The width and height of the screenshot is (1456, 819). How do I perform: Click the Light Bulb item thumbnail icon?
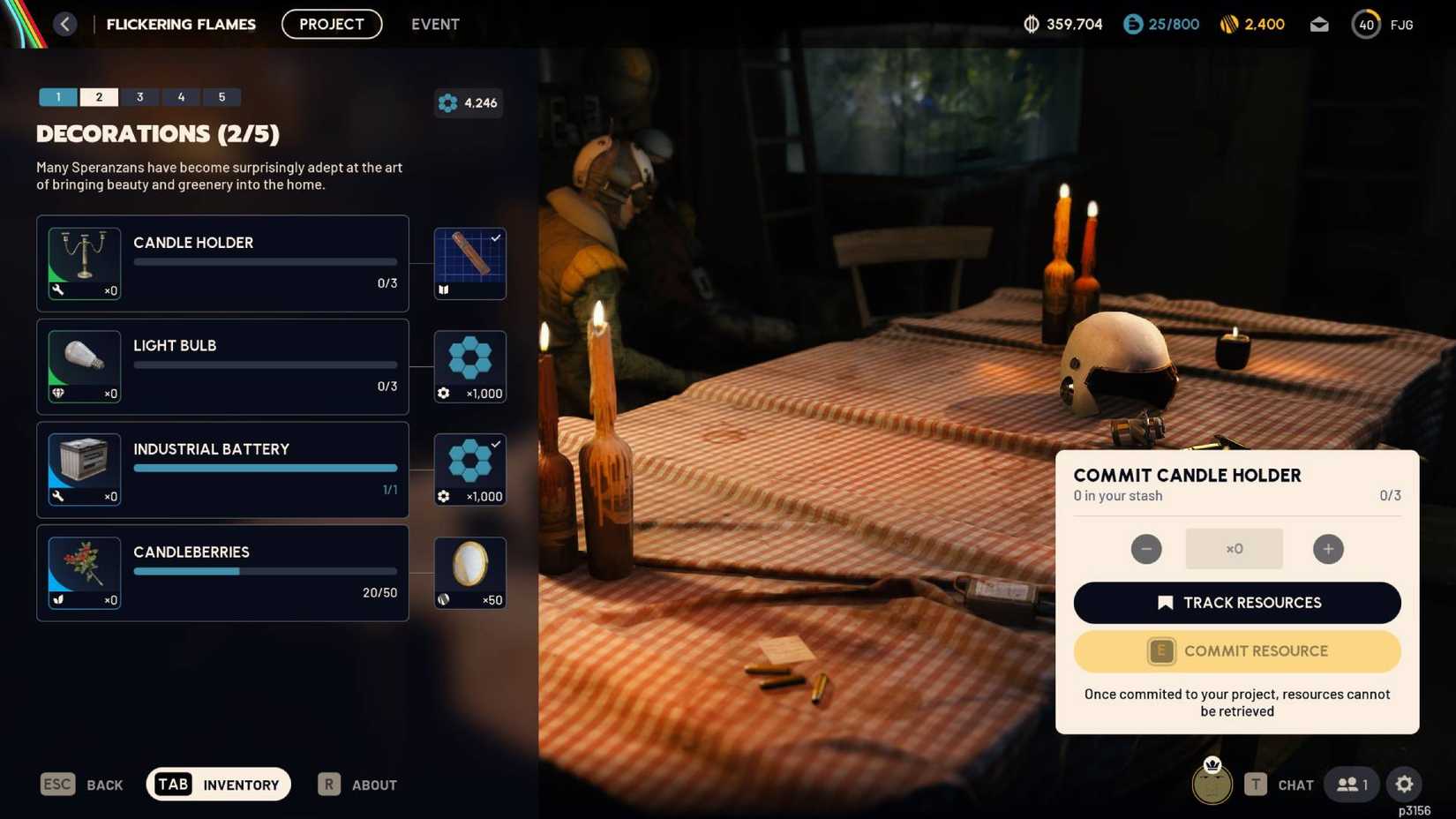tap(84, 365)
